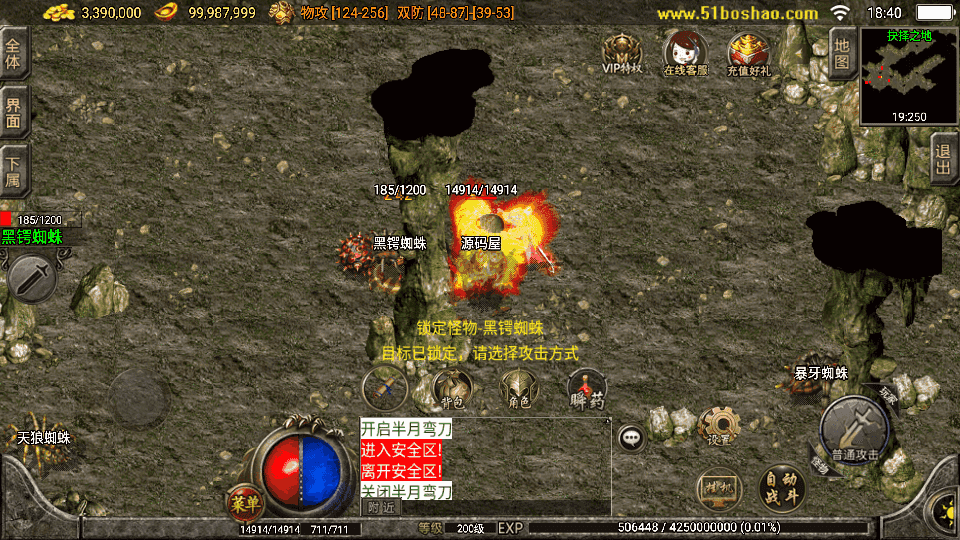Open the 充值好礼 recharge gifts icon
Image resolution: width=960 pixels, height=540 pixels.
click(x=748, y=53)
